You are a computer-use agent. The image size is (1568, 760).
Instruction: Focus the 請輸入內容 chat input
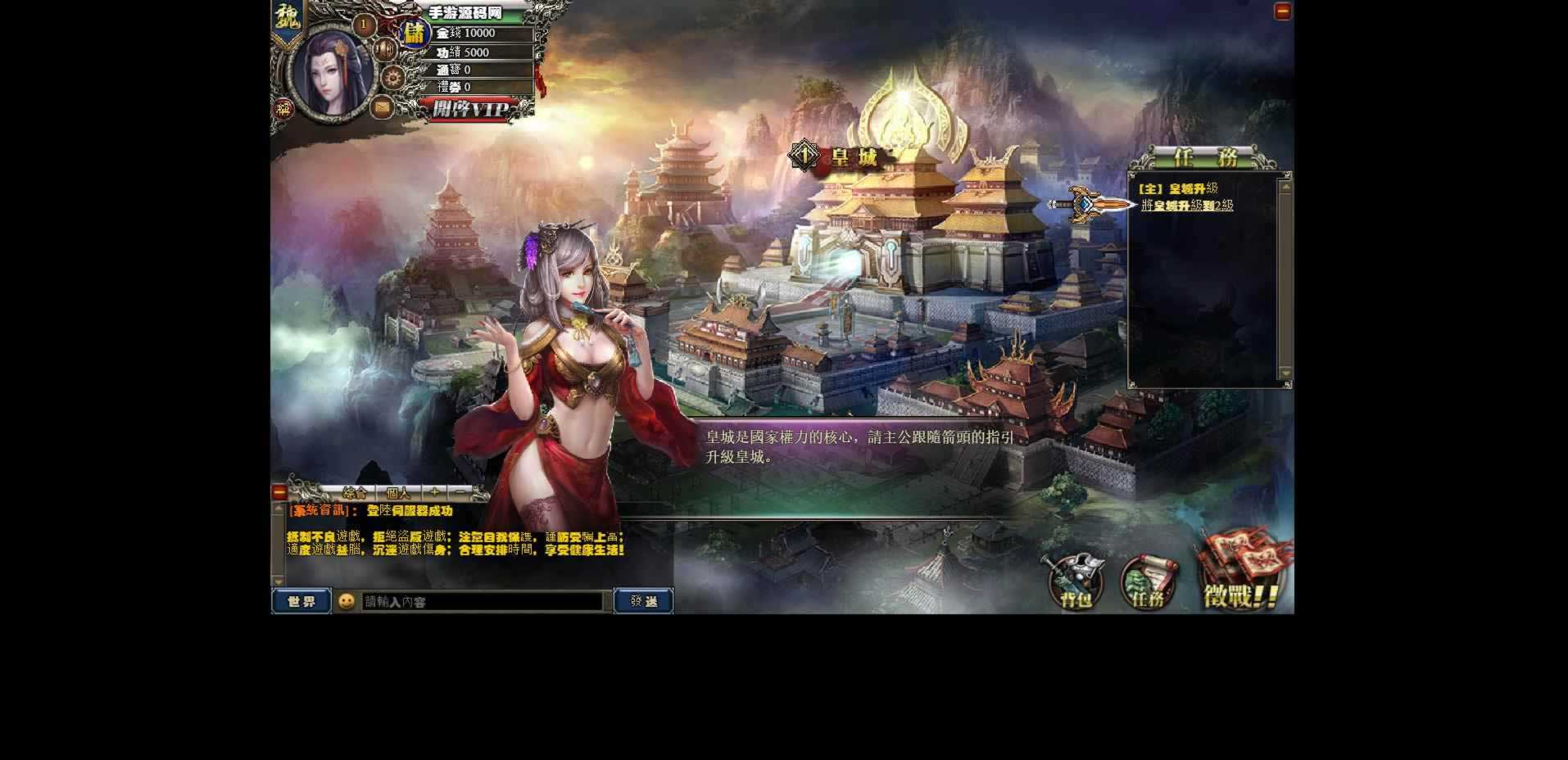click(482, 602)
